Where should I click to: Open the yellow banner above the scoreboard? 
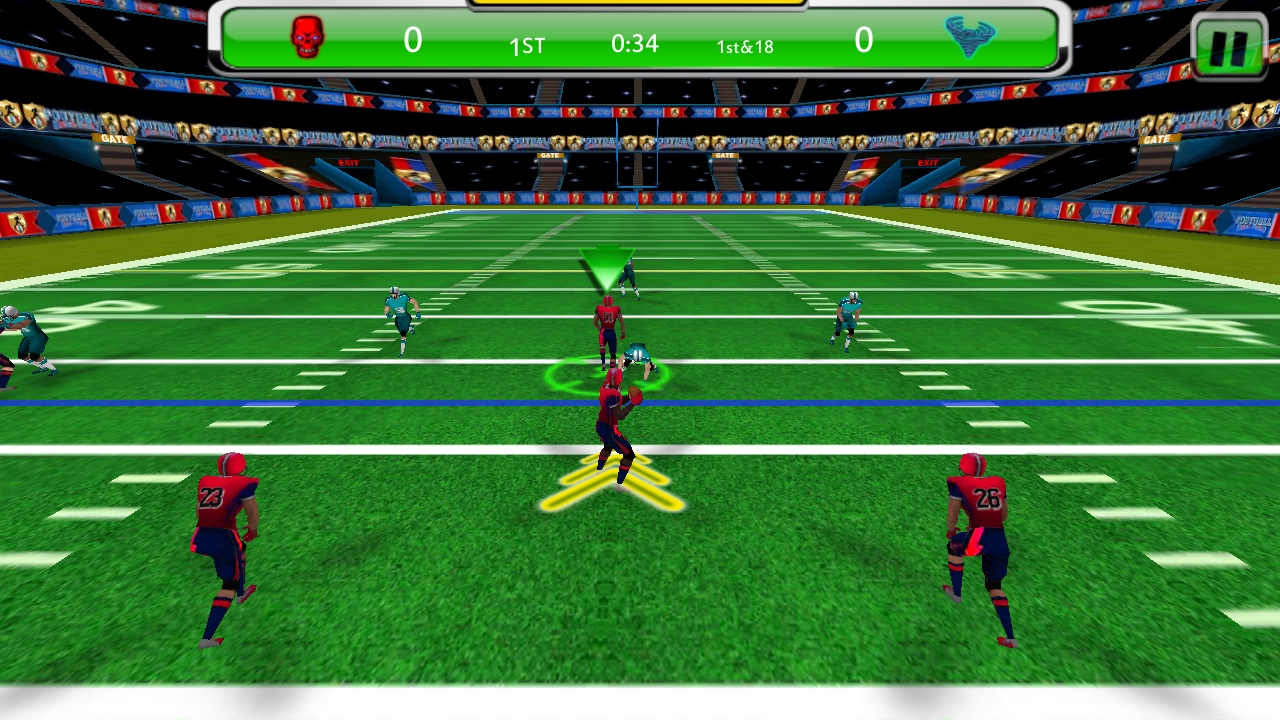(636, 5)
